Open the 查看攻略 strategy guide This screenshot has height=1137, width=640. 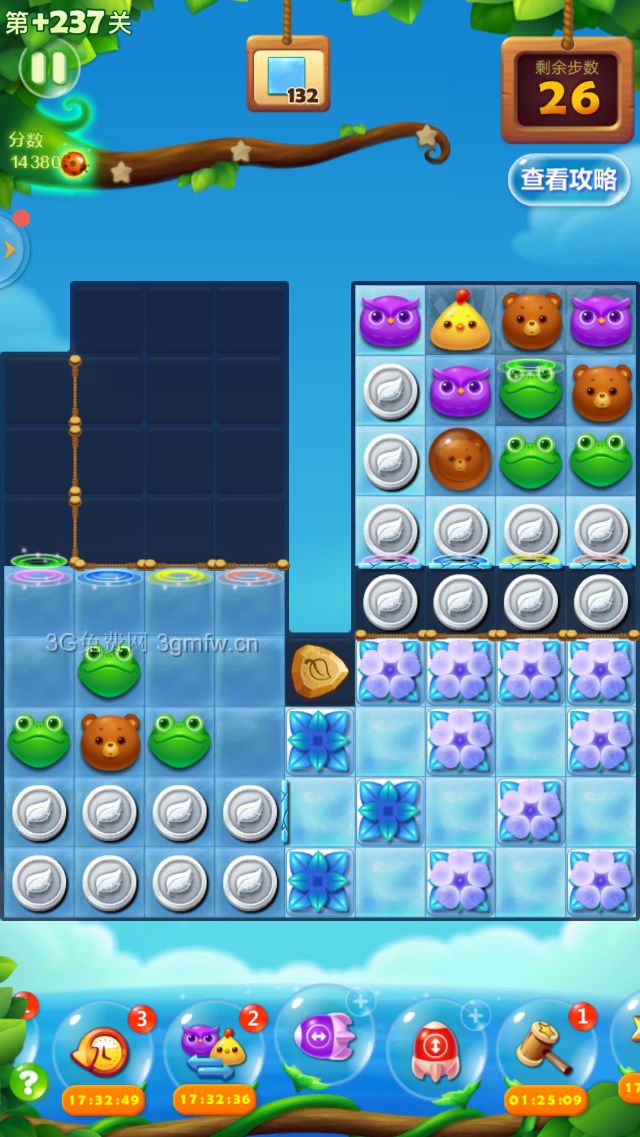coord(568,179)
